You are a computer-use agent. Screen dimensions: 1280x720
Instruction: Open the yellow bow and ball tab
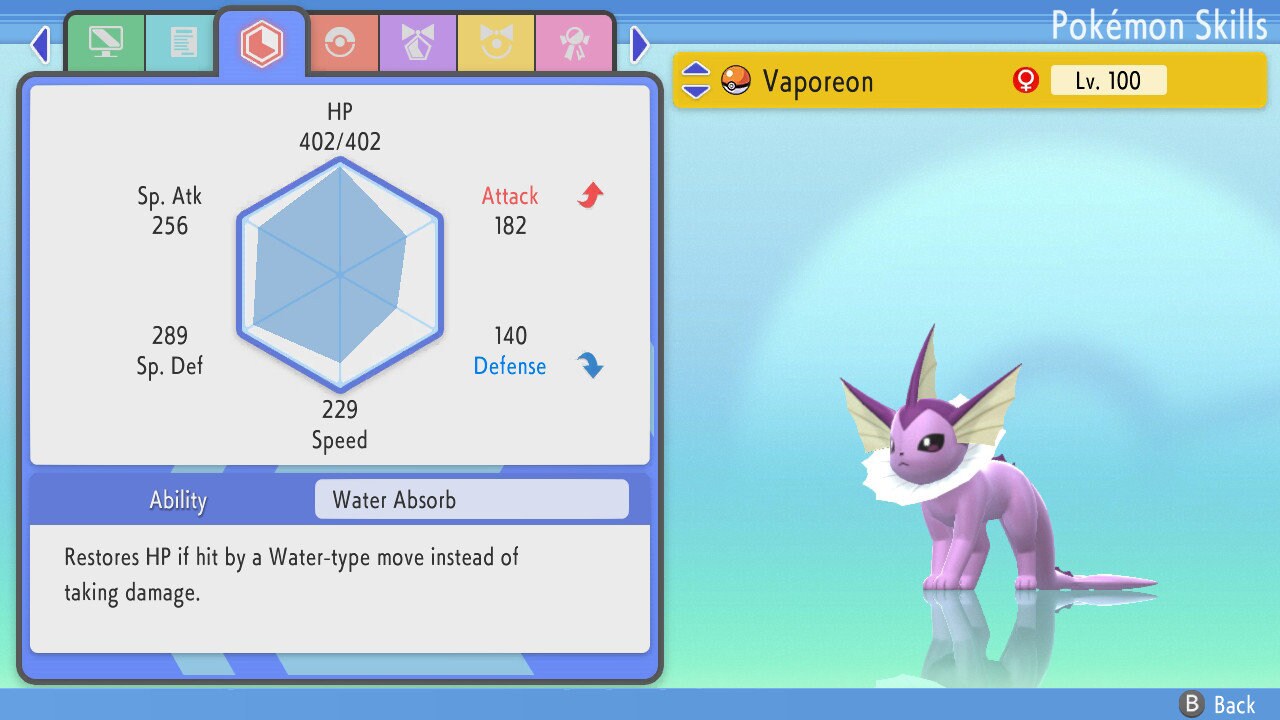495,43
